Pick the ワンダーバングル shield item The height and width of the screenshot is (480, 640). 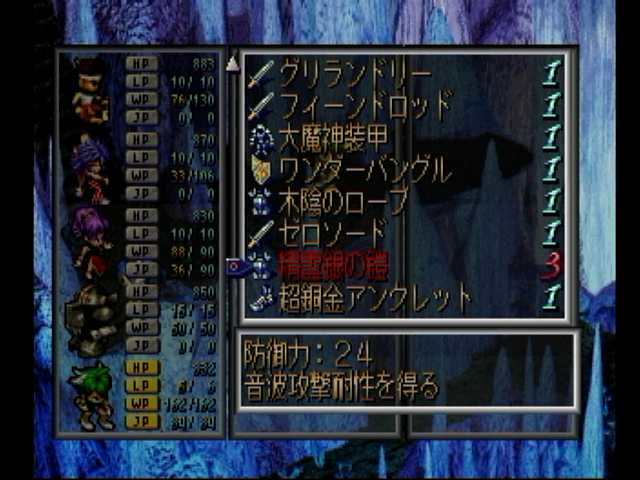point(364,169)
